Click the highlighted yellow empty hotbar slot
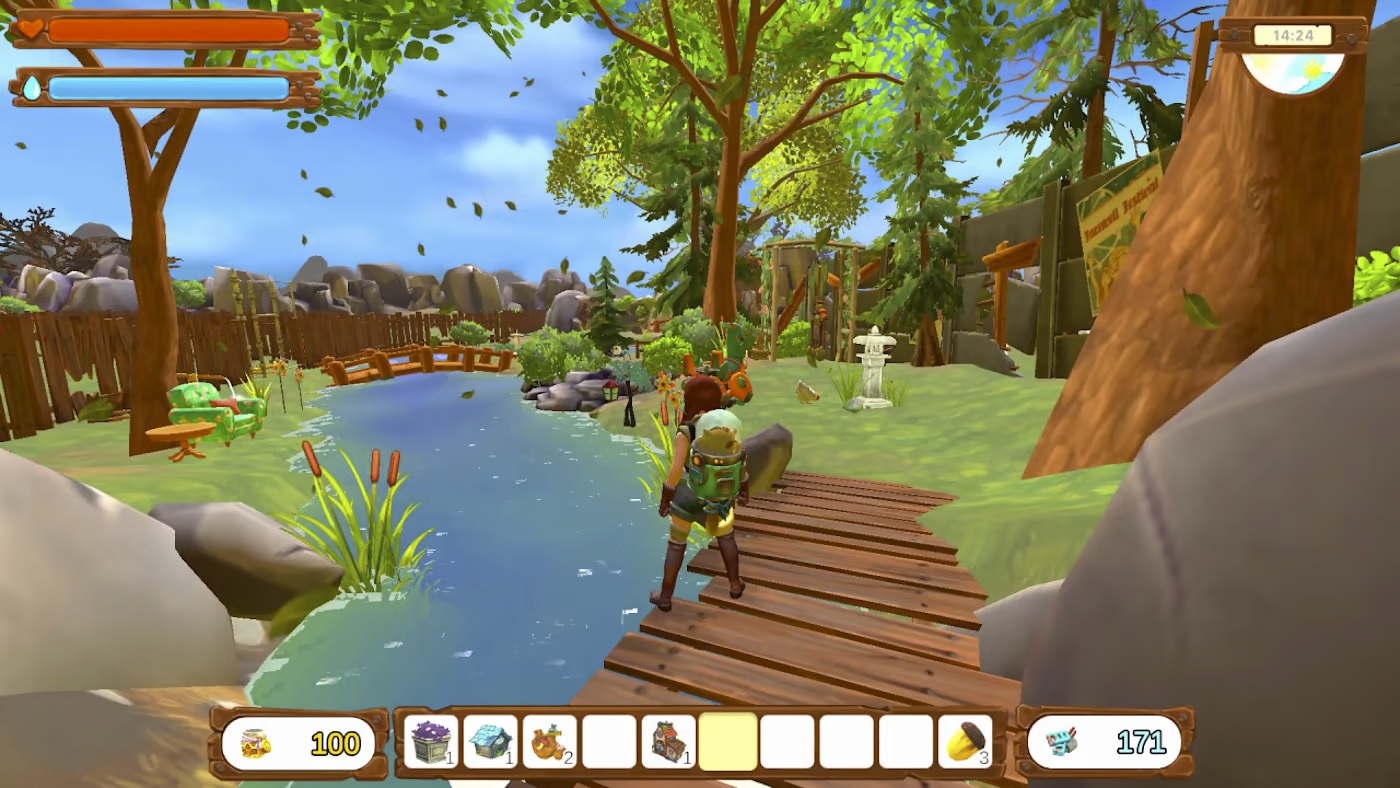This screenshot has height=788, width=1400. coord(728,743)
